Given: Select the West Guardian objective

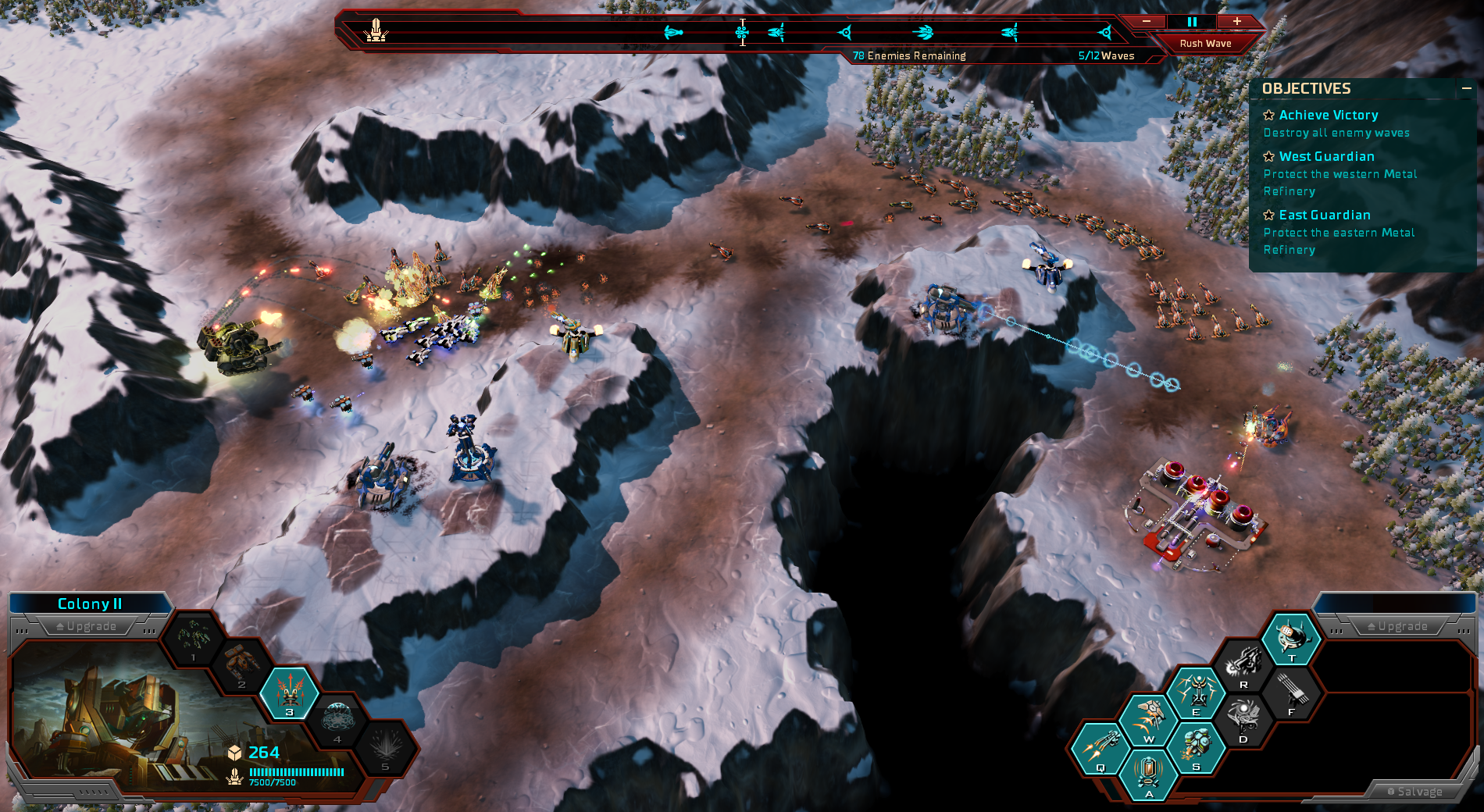Looking at the screenshot, I should (x=1326, y=157).
